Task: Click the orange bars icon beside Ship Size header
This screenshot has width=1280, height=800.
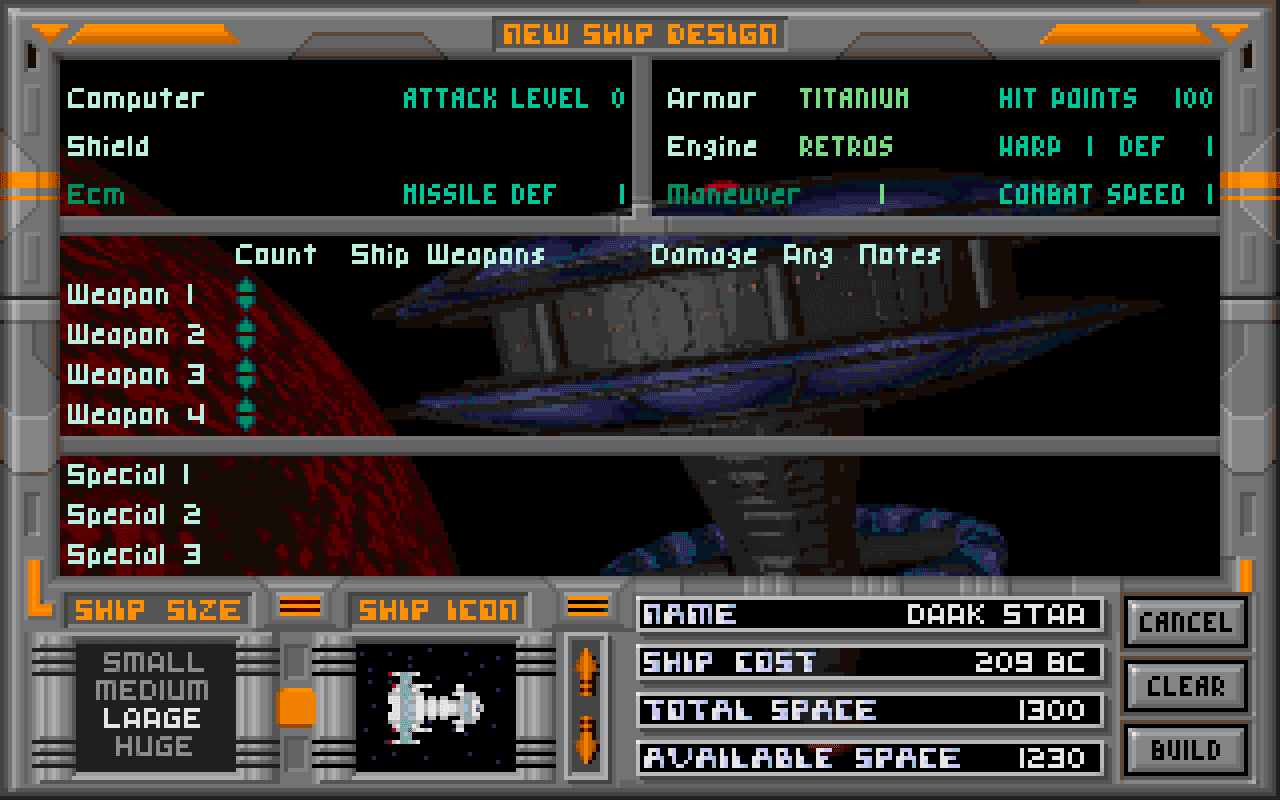Action: 298,608
